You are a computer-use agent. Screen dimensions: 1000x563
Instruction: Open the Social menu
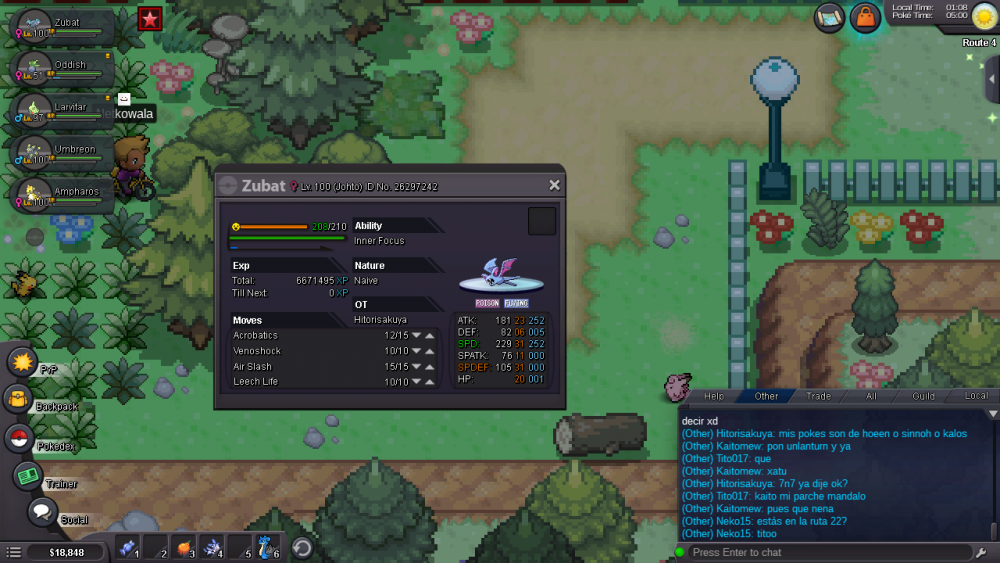pyautogui.click(x=41, y=512)
